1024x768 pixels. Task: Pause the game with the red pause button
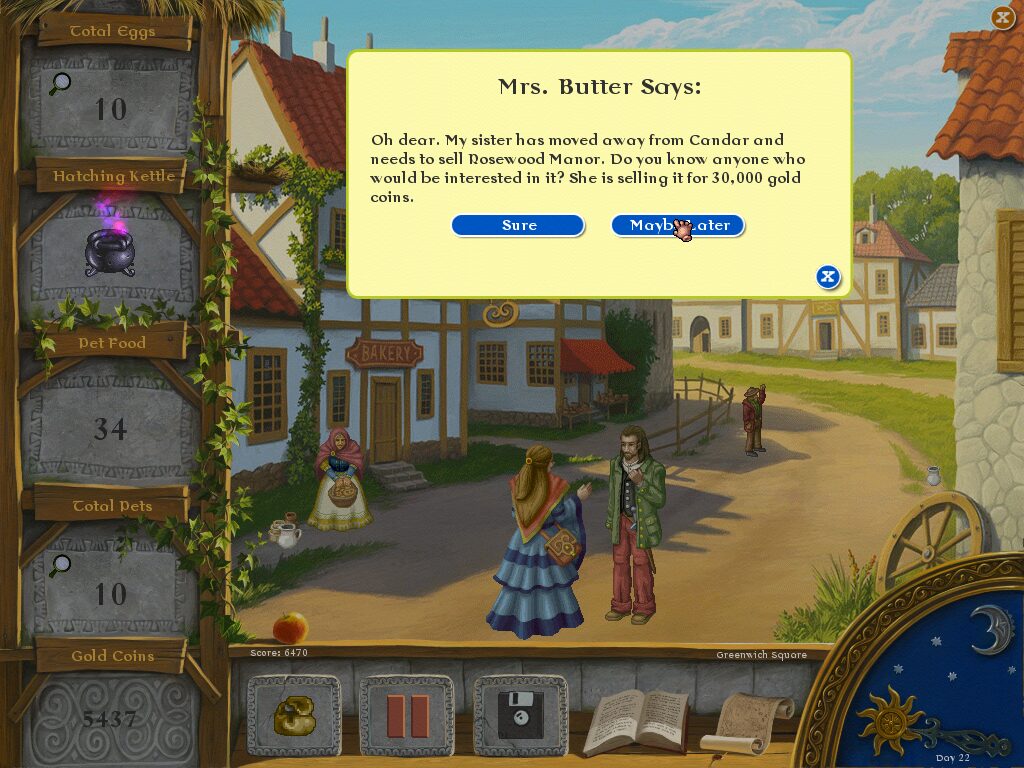click(407, 715)
